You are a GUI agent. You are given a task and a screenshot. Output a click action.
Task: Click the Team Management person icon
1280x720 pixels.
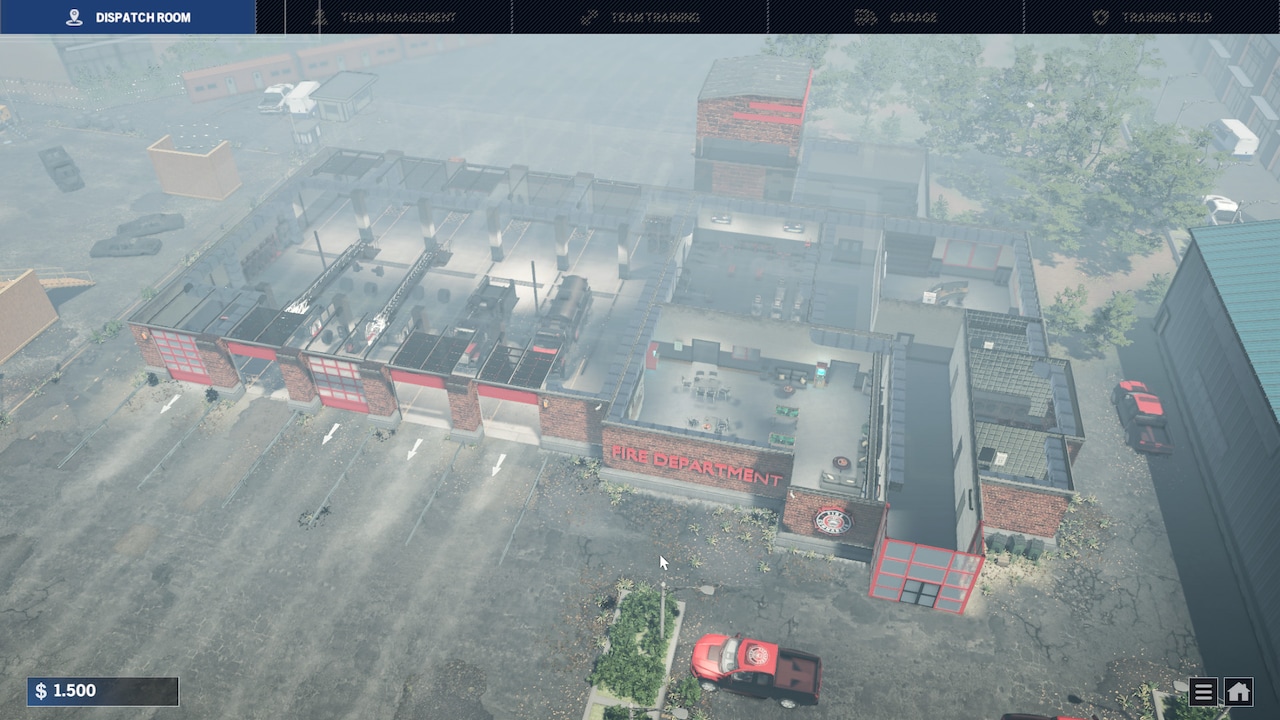click(x=321, y=16)
